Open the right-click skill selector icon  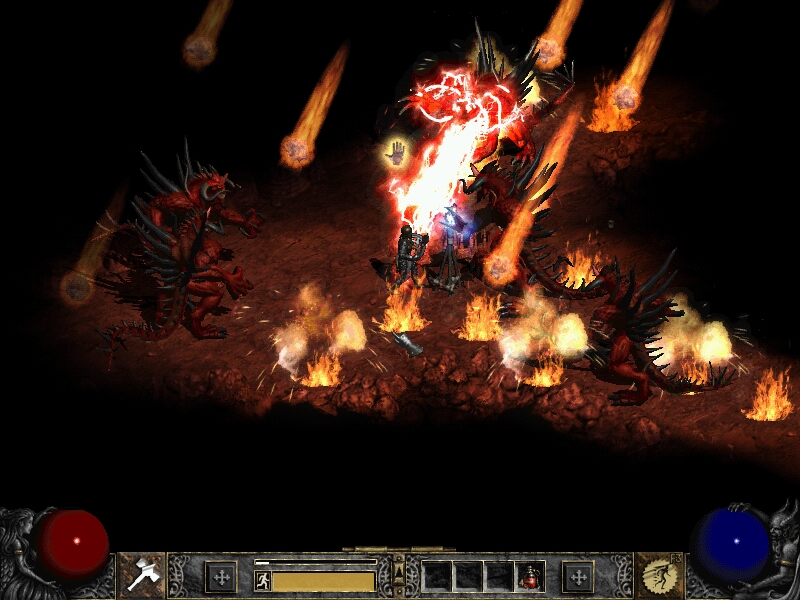[x=658, y=575]
